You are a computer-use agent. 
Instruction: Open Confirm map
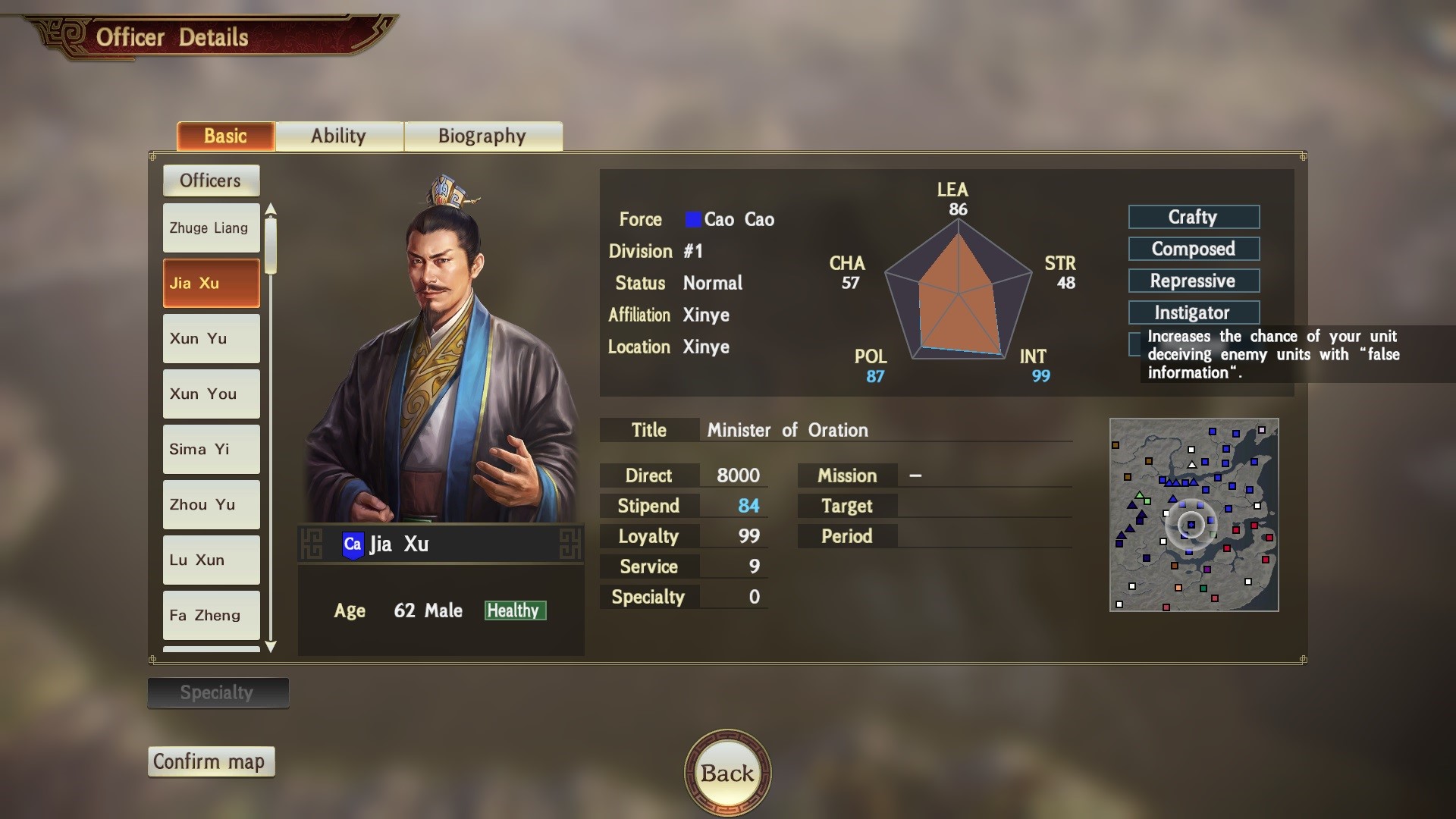(210, 761)
